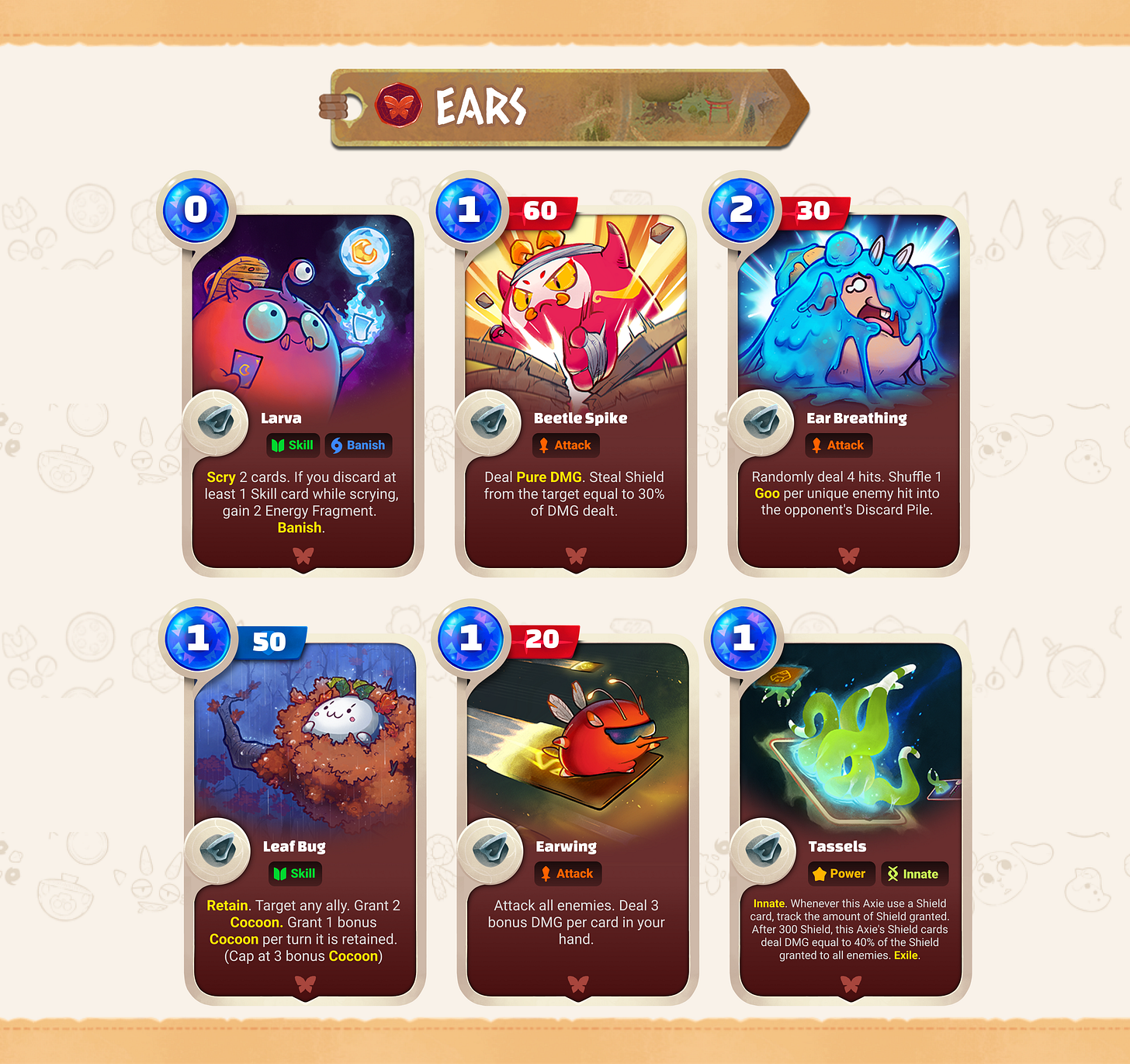This screenshot has width=1130, height=1064.
Task: Toggle the Attack tag on Ear Breathing
Action: tap(838, 445)
